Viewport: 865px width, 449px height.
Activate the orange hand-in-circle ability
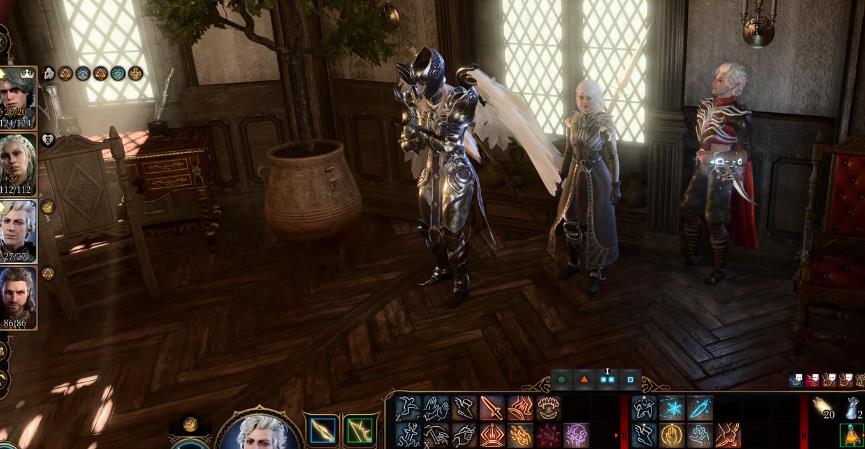click(672, 435)
